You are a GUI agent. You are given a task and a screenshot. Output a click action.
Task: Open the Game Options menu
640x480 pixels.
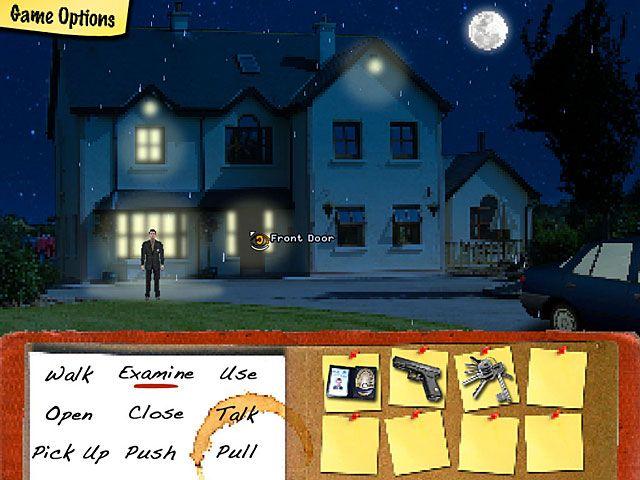pos(62,18)
